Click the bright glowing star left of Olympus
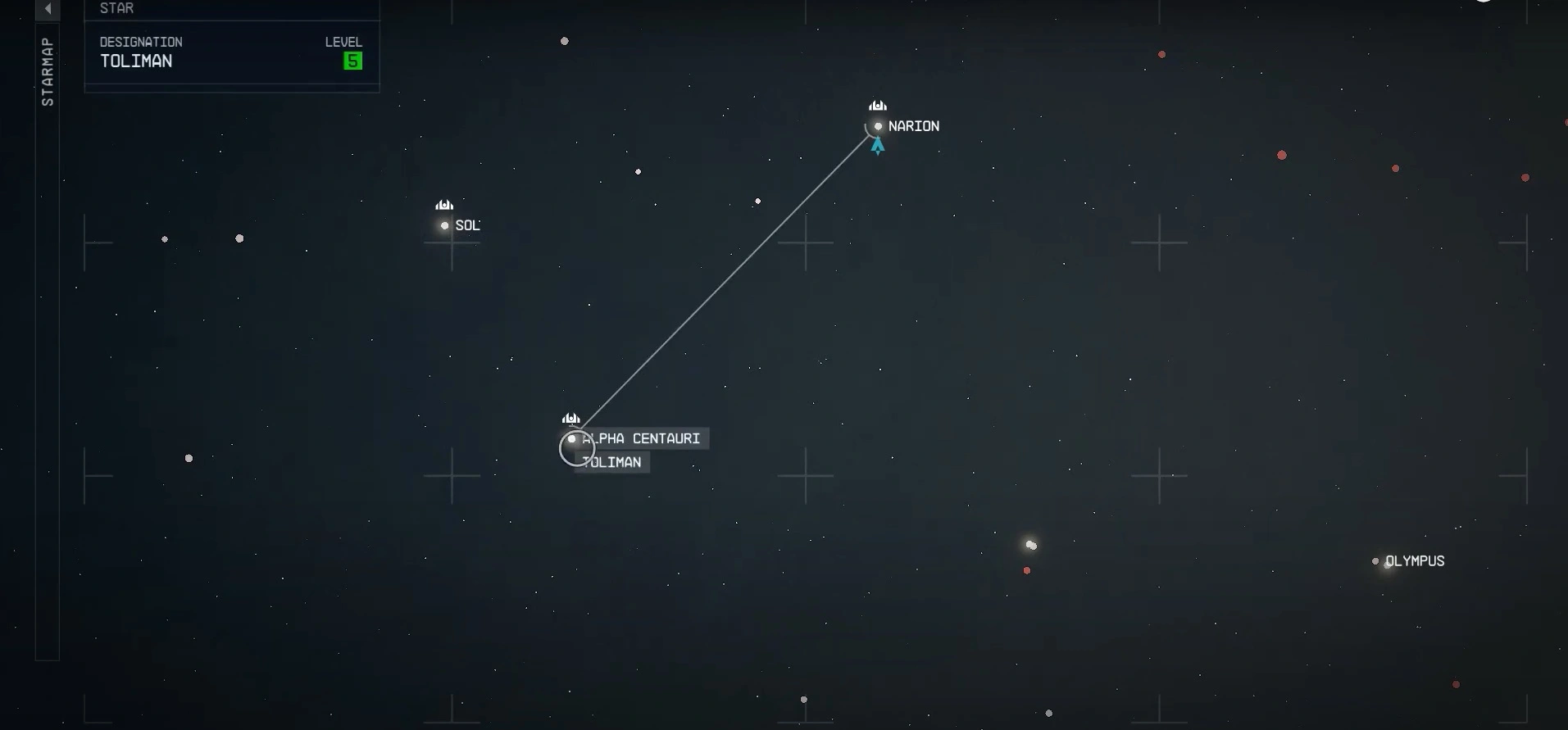Viewport: 1568px width, 730px height. point(1031,543)
